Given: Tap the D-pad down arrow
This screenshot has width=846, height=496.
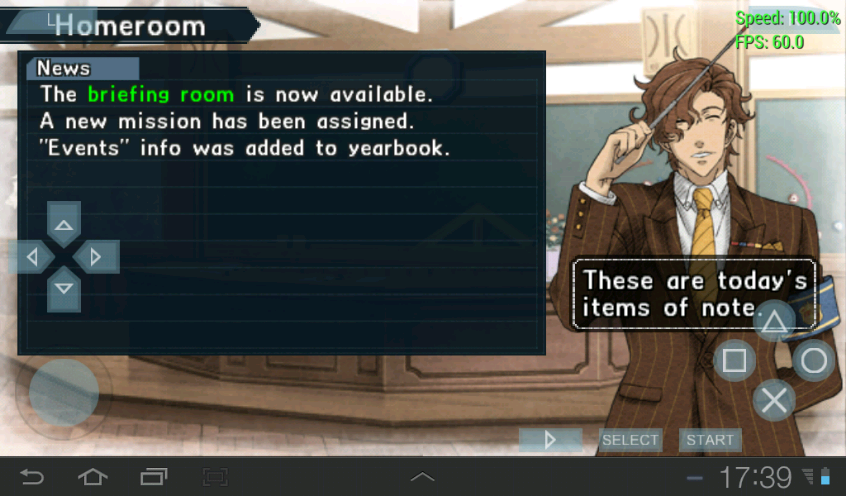Looking at the screenshot, I should point(64,289).
